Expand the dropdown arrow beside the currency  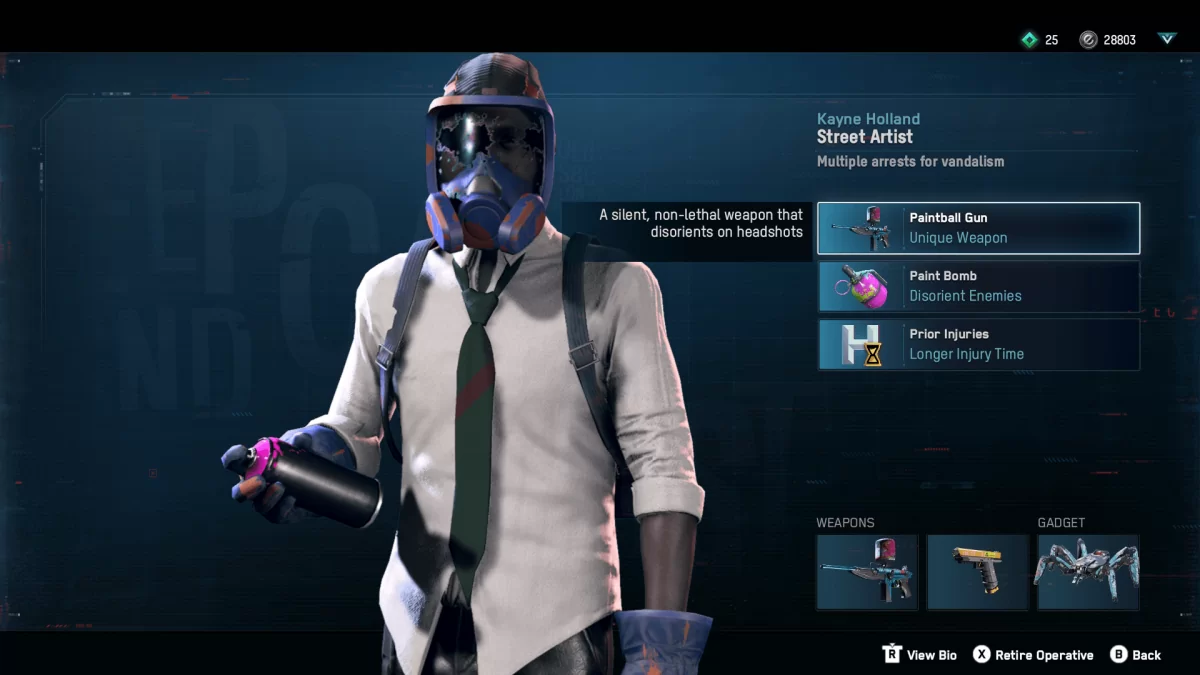pos(1167,39)
